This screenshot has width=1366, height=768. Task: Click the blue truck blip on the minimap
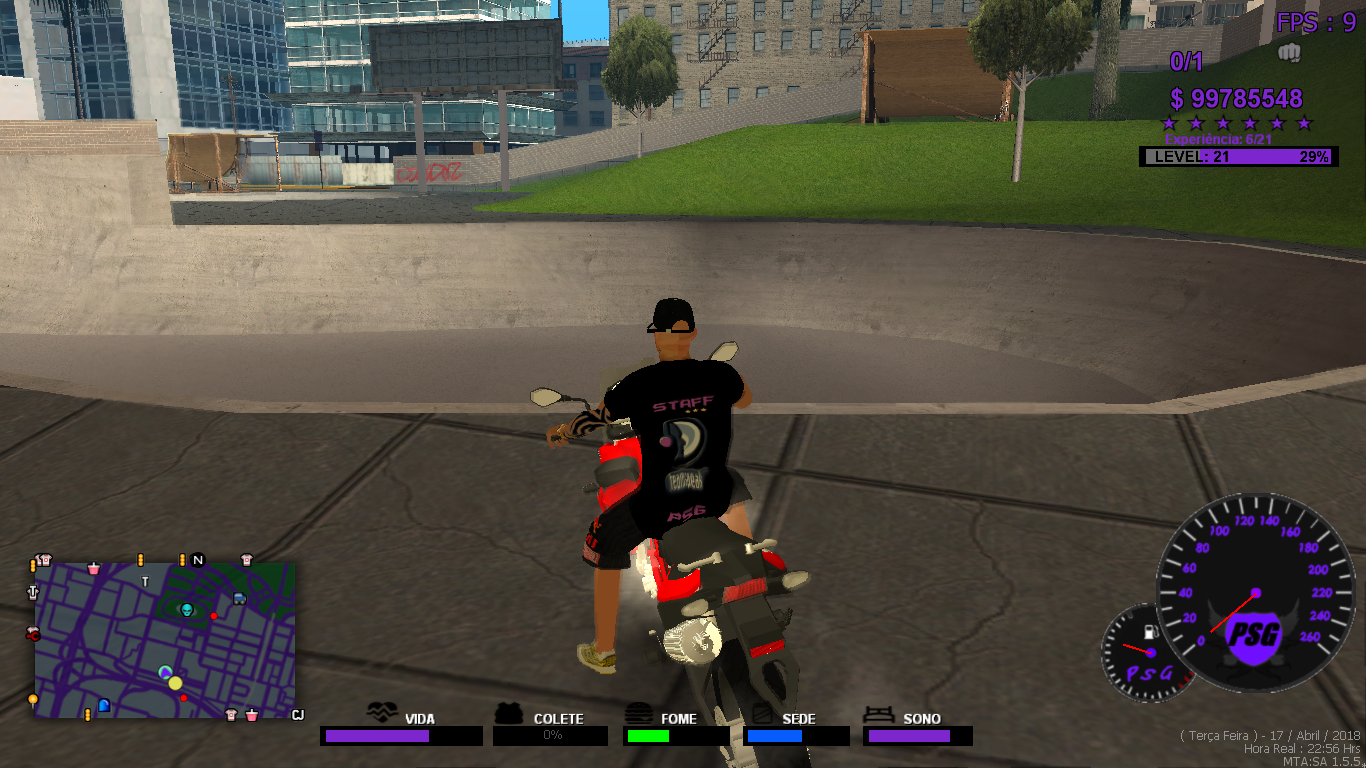click(239, 598)
